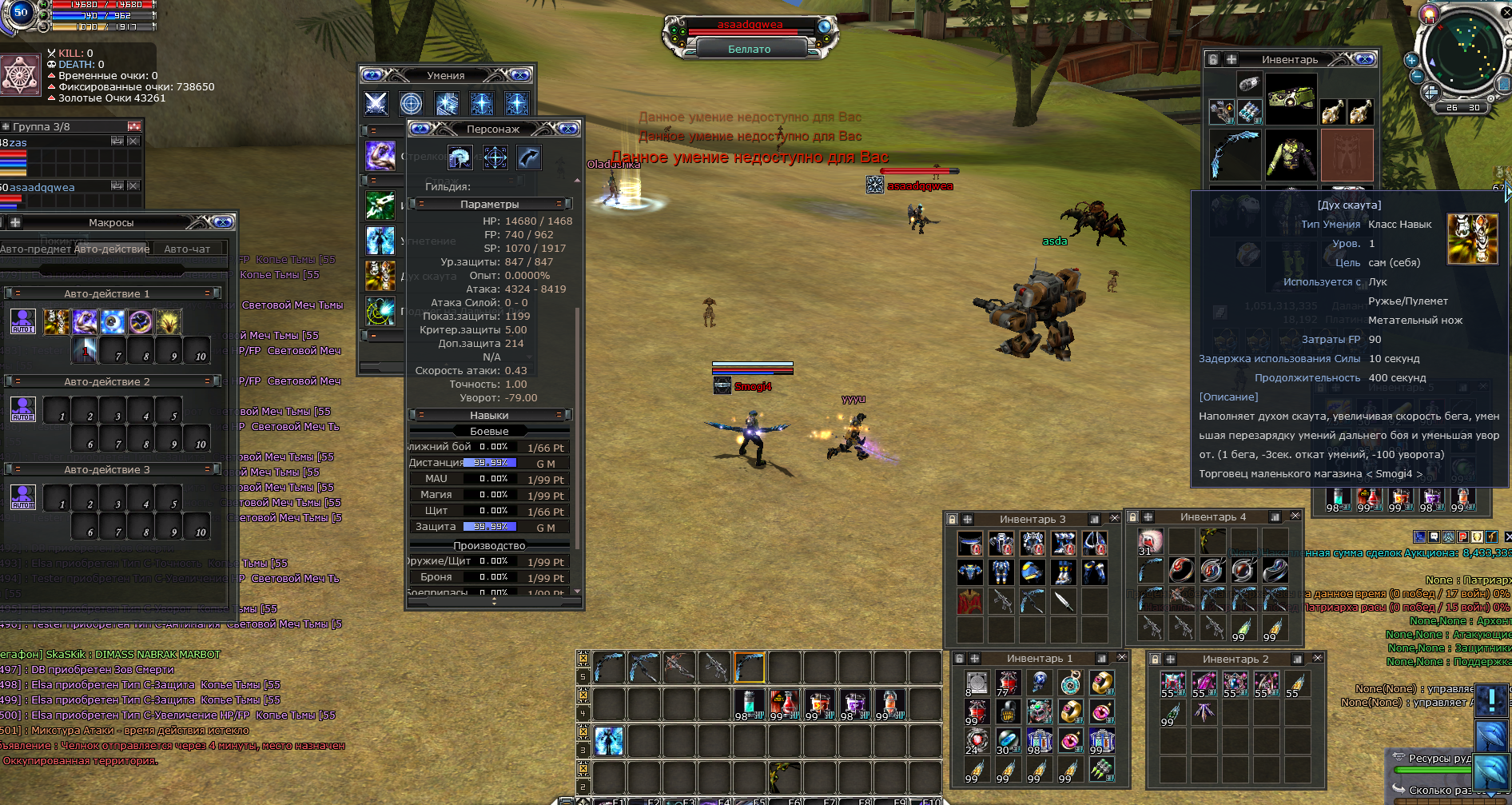The width and height of the screenshot is (1512, 805).
Task: Toggle the lock on Инвентарь 1
Action: 960,659
